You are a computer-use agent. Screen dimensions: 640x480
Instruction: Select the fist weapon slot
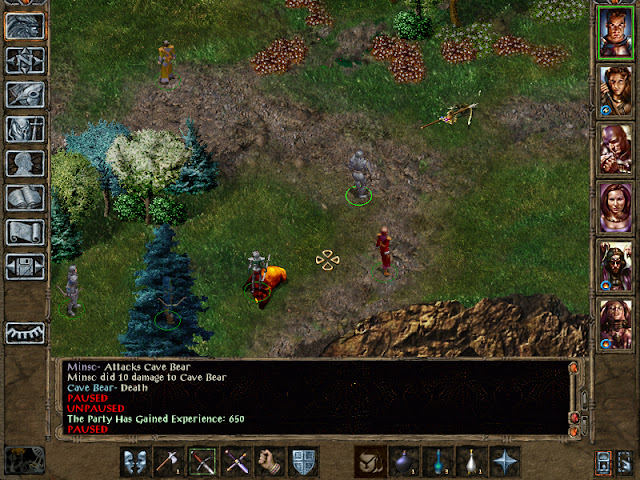[270, 462]
